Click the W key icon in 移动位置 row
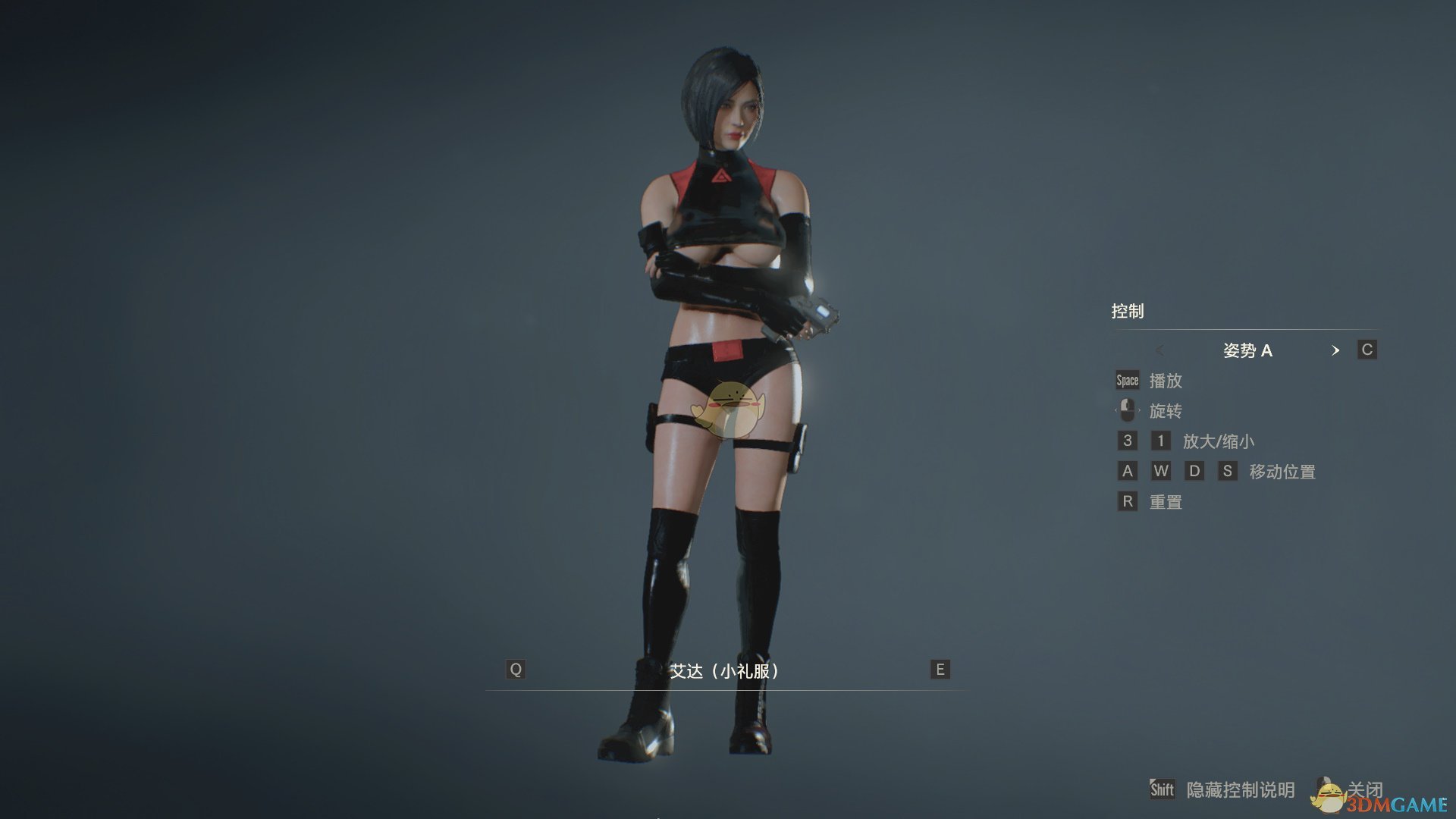Image resolution: width=1456 pixels, height=819 pixels. (1161, 471)
